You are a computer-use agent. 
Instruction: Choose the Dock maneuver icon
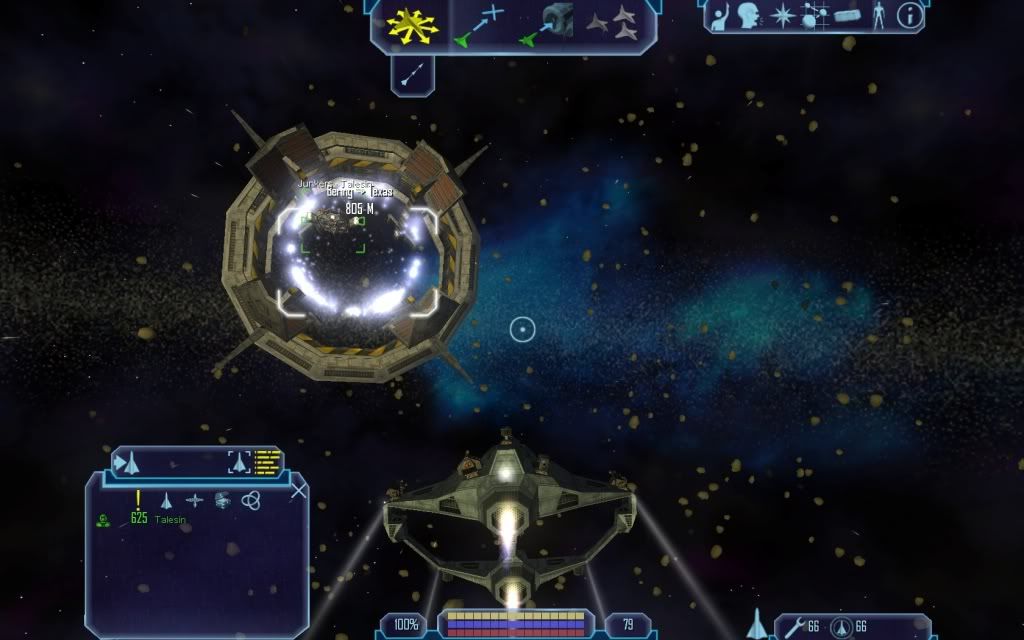(546, 25)
